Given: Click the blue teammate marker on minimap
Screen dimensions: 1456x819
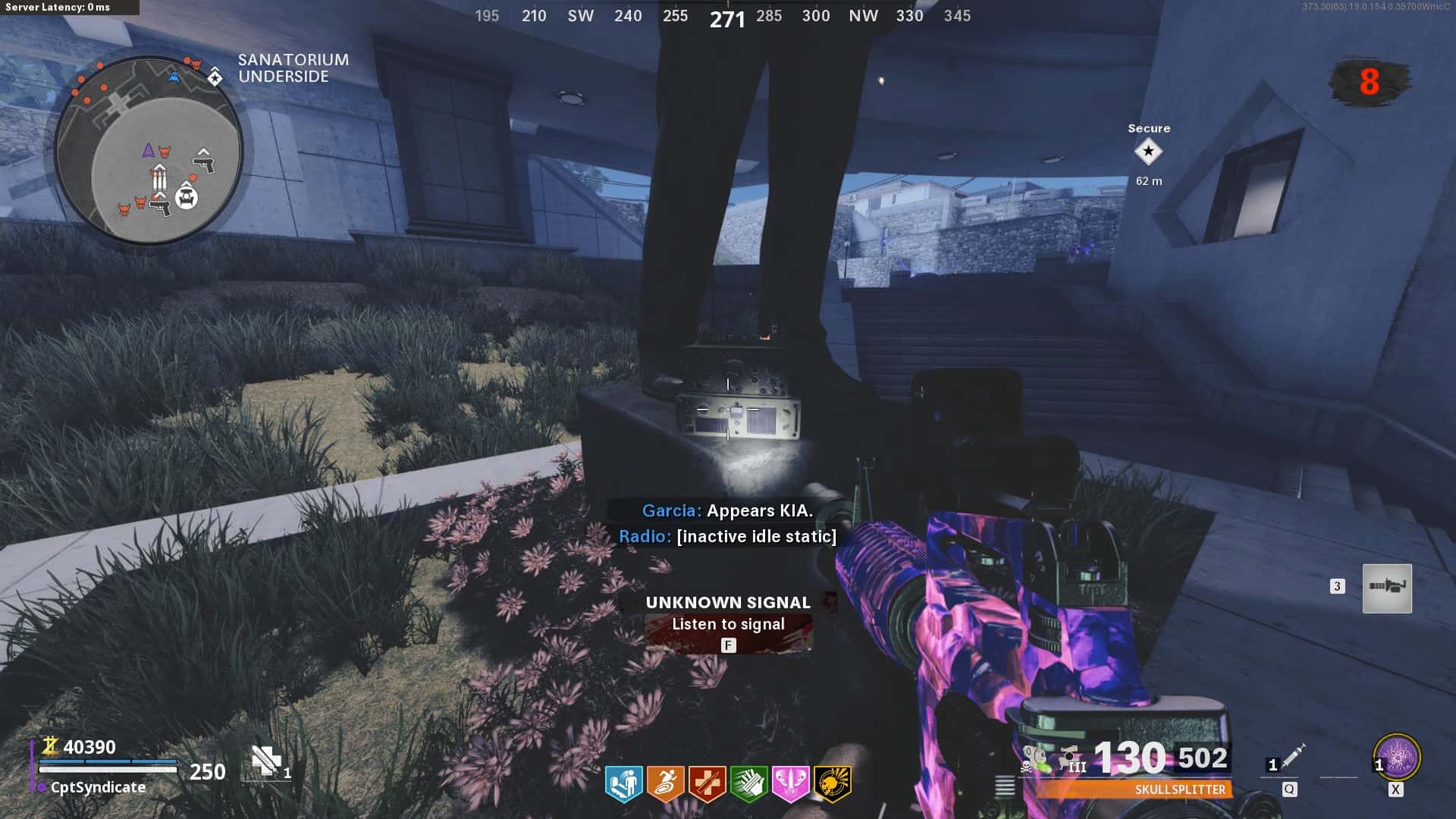Looking at the screenshot, I should point(174,77).
